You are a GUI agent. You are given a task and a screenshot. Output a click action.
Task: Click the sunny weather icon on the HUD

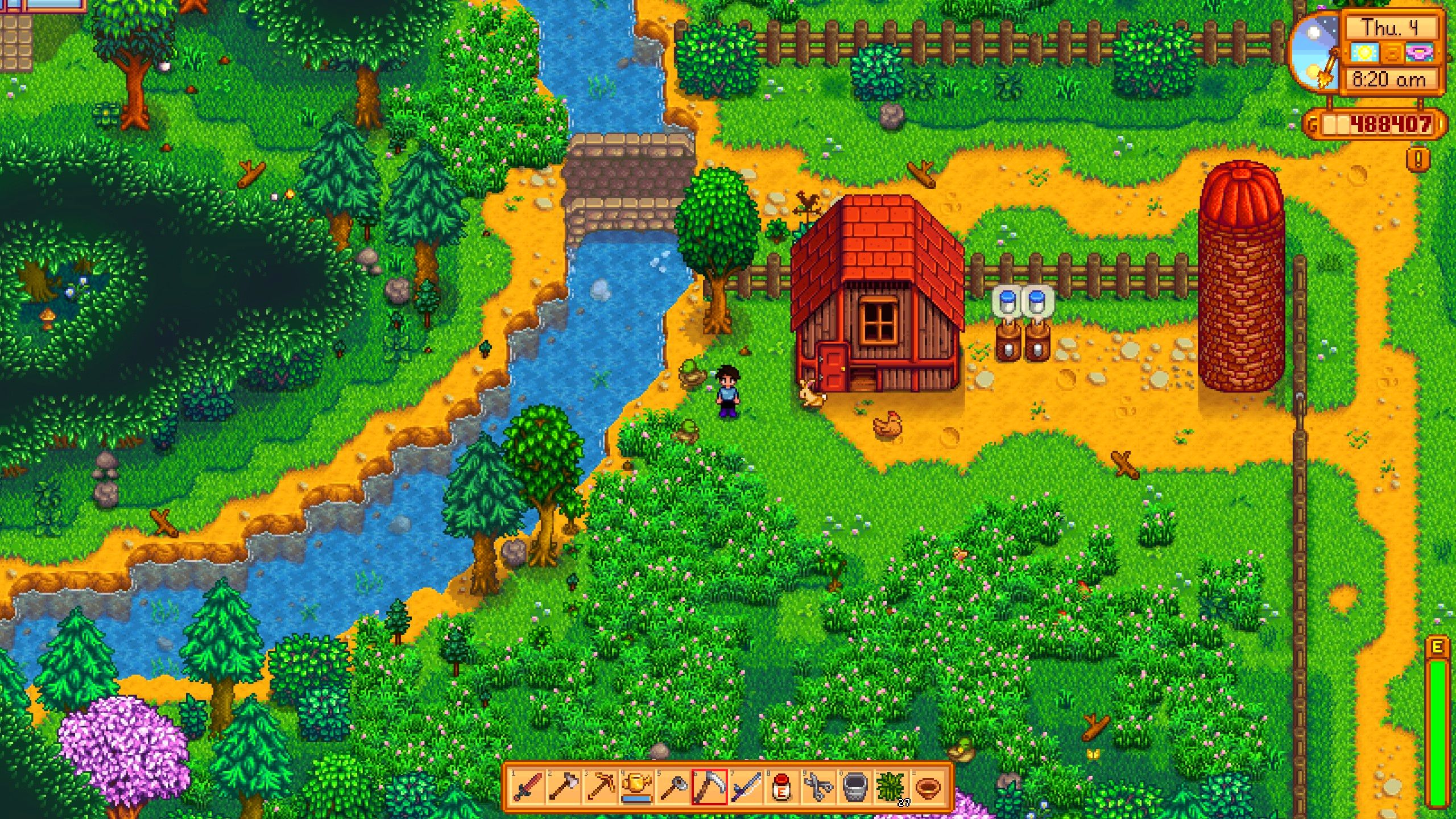tap(1365, 53)
